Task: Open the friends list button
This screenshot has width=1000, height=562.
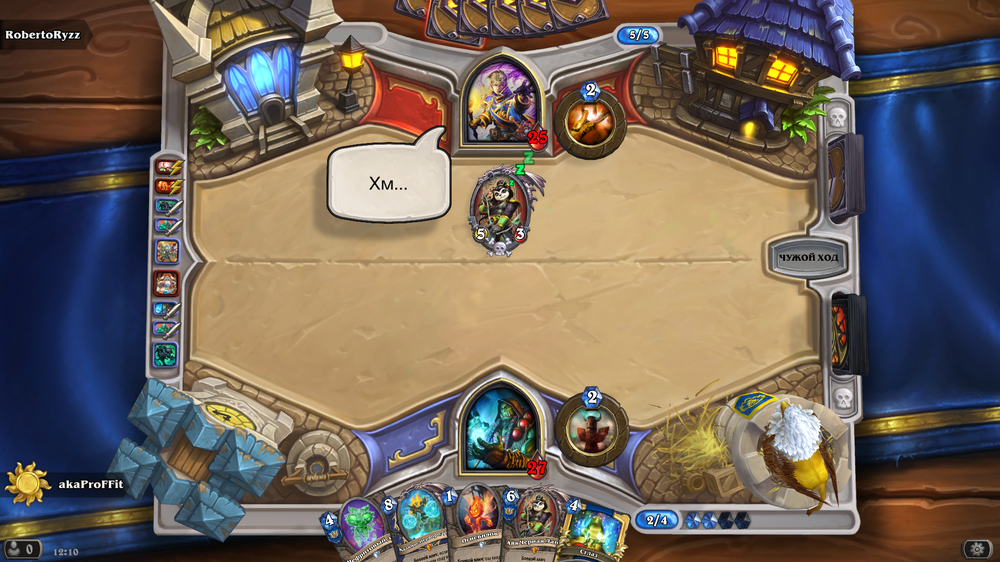Action: 22,549
